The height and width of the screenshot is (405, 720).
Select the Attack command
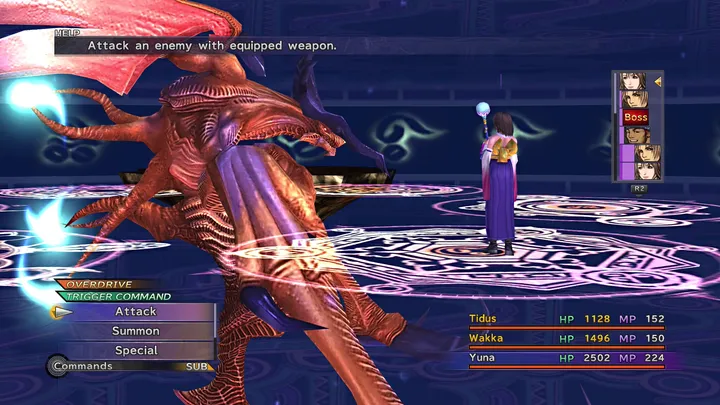tap(136, 312)
